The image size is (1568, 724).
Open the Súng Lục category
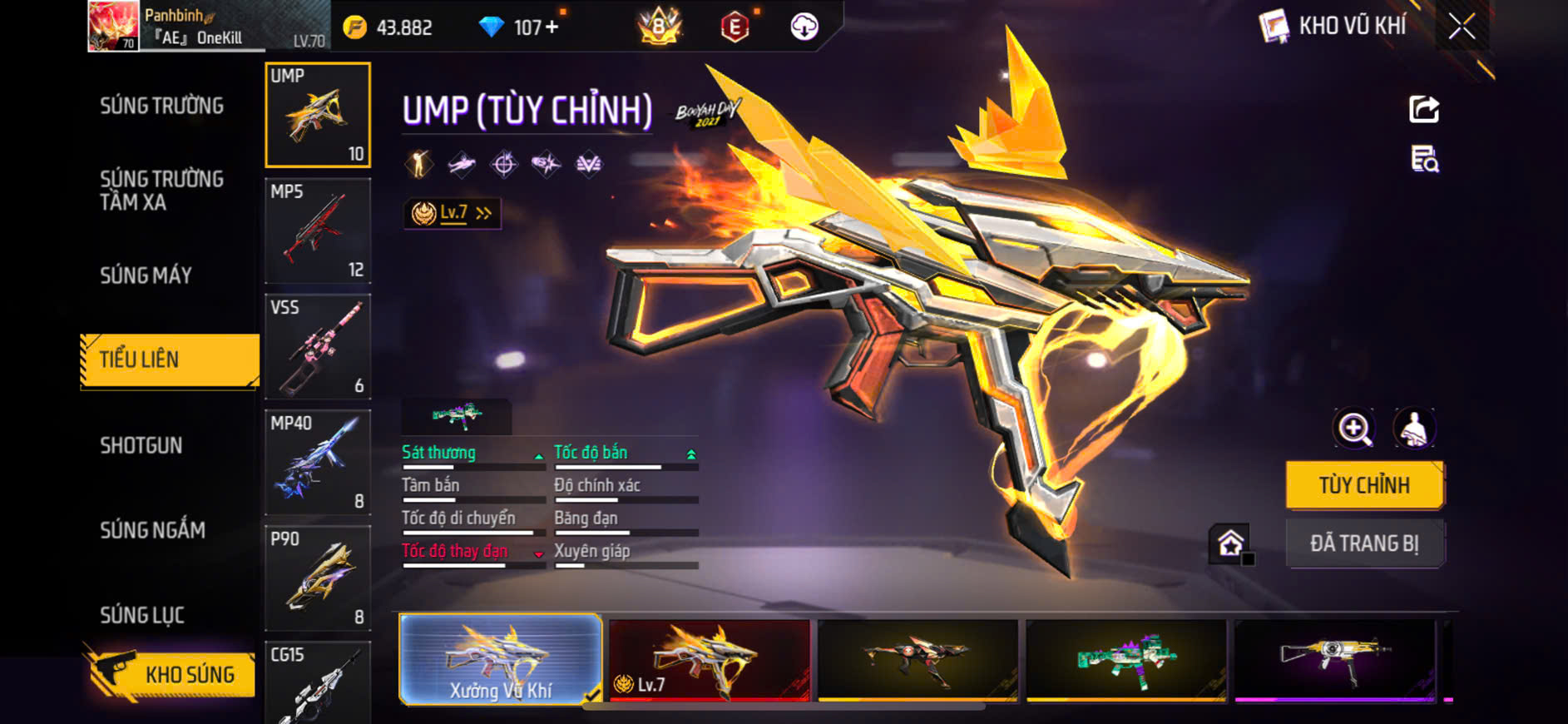[x=141, y=615]
